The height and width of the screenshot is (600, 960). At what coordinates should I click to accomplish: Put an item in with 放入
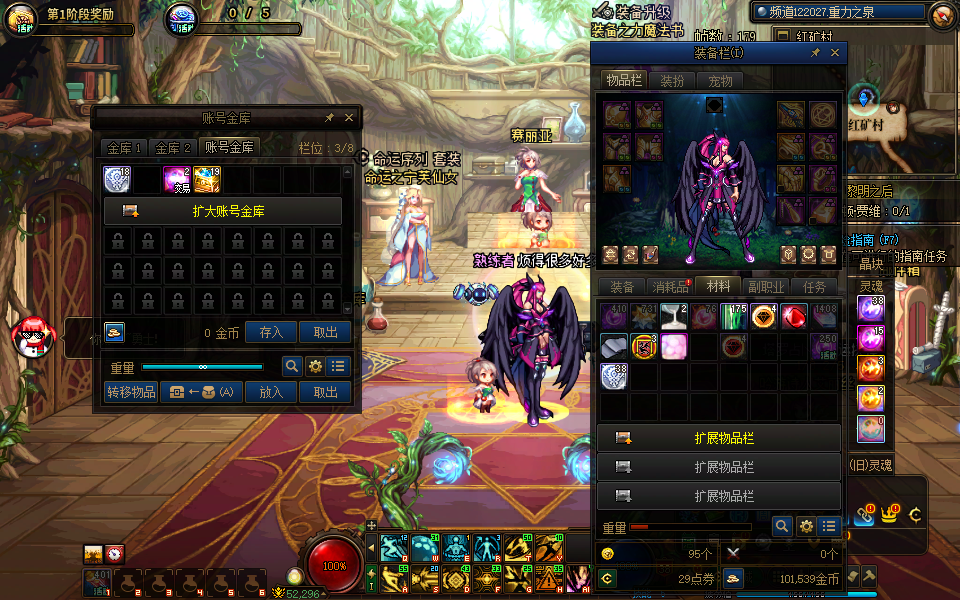271,392
